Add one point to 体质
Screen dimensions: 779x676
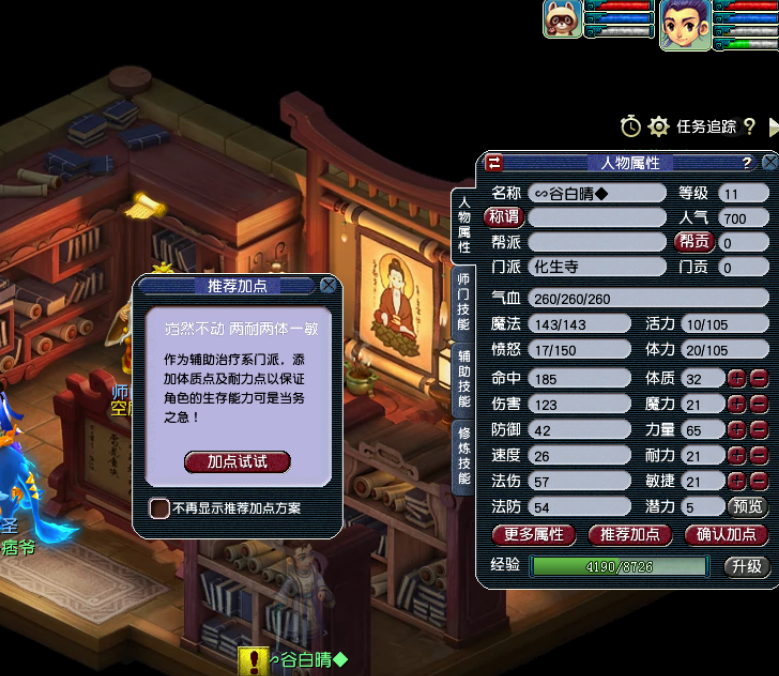736,378
